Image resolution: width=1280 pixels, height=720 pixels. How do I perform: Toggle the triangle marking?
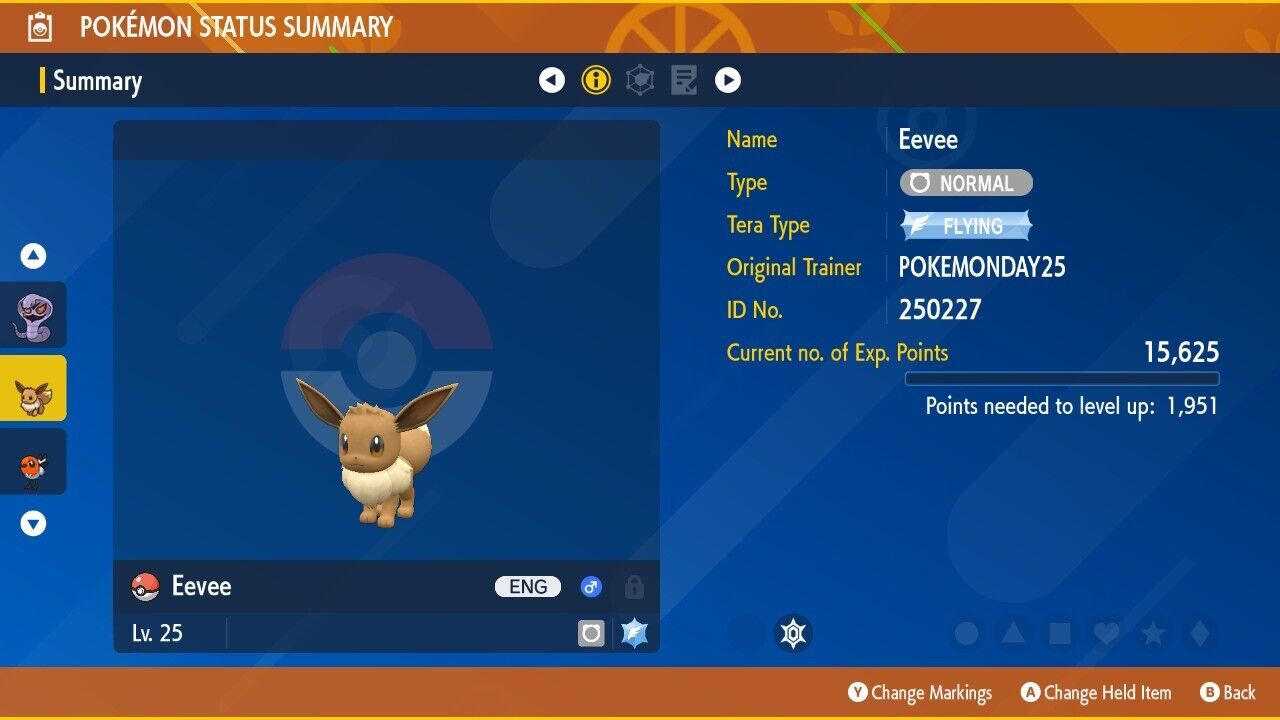coord(1013,633)
